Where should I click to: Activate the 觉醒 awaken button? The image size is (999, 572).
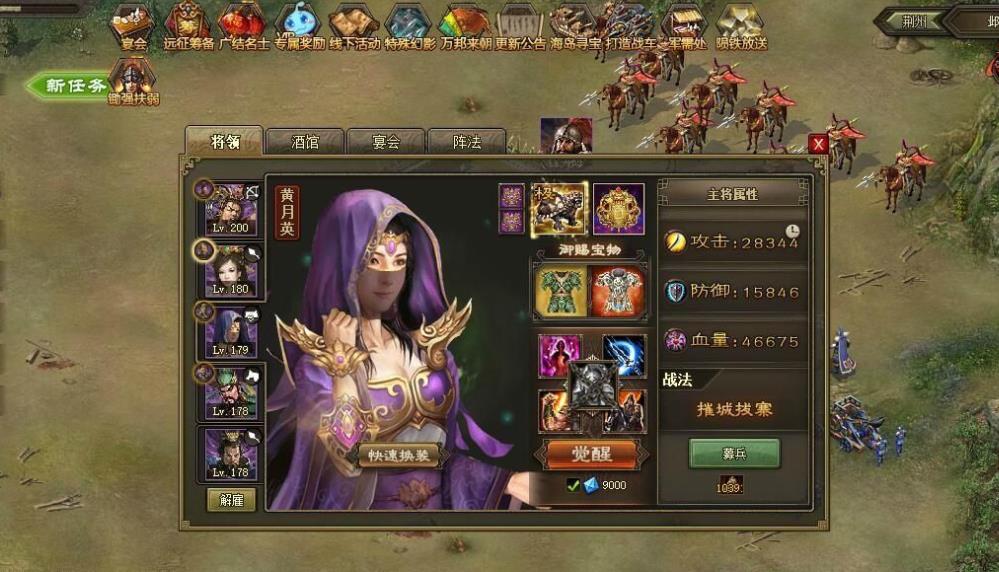[x=590, y=453]
